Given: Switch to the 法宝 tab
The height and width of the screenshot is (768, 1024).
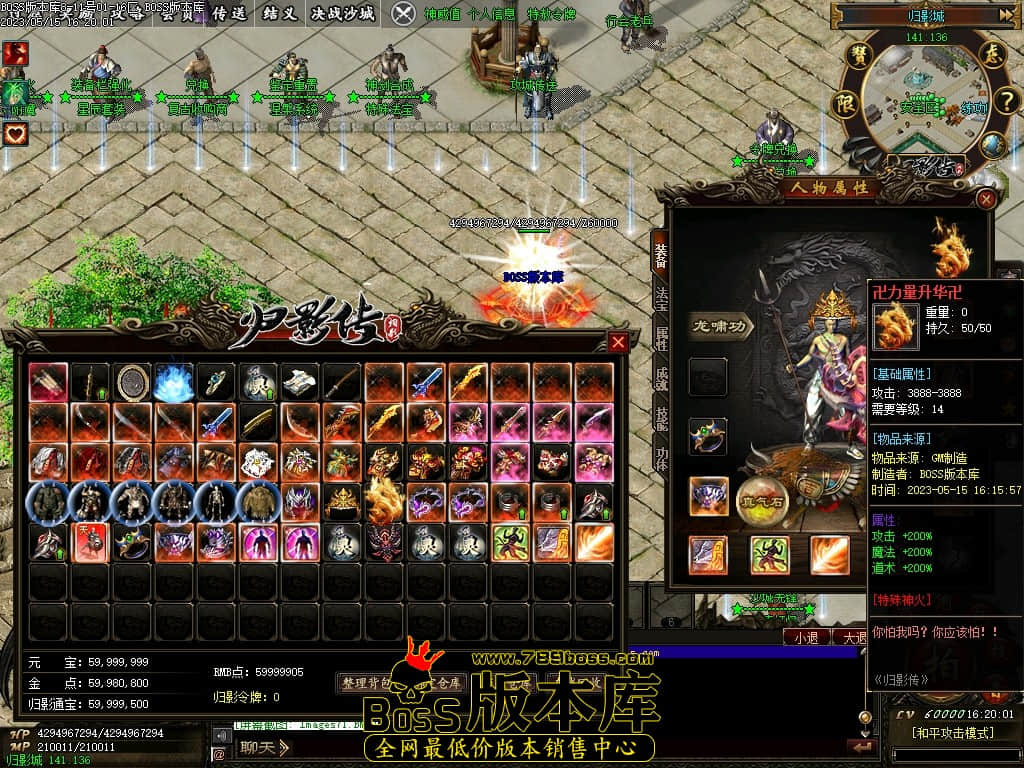Looking at the screenshot, I should [x=661, y=297].
